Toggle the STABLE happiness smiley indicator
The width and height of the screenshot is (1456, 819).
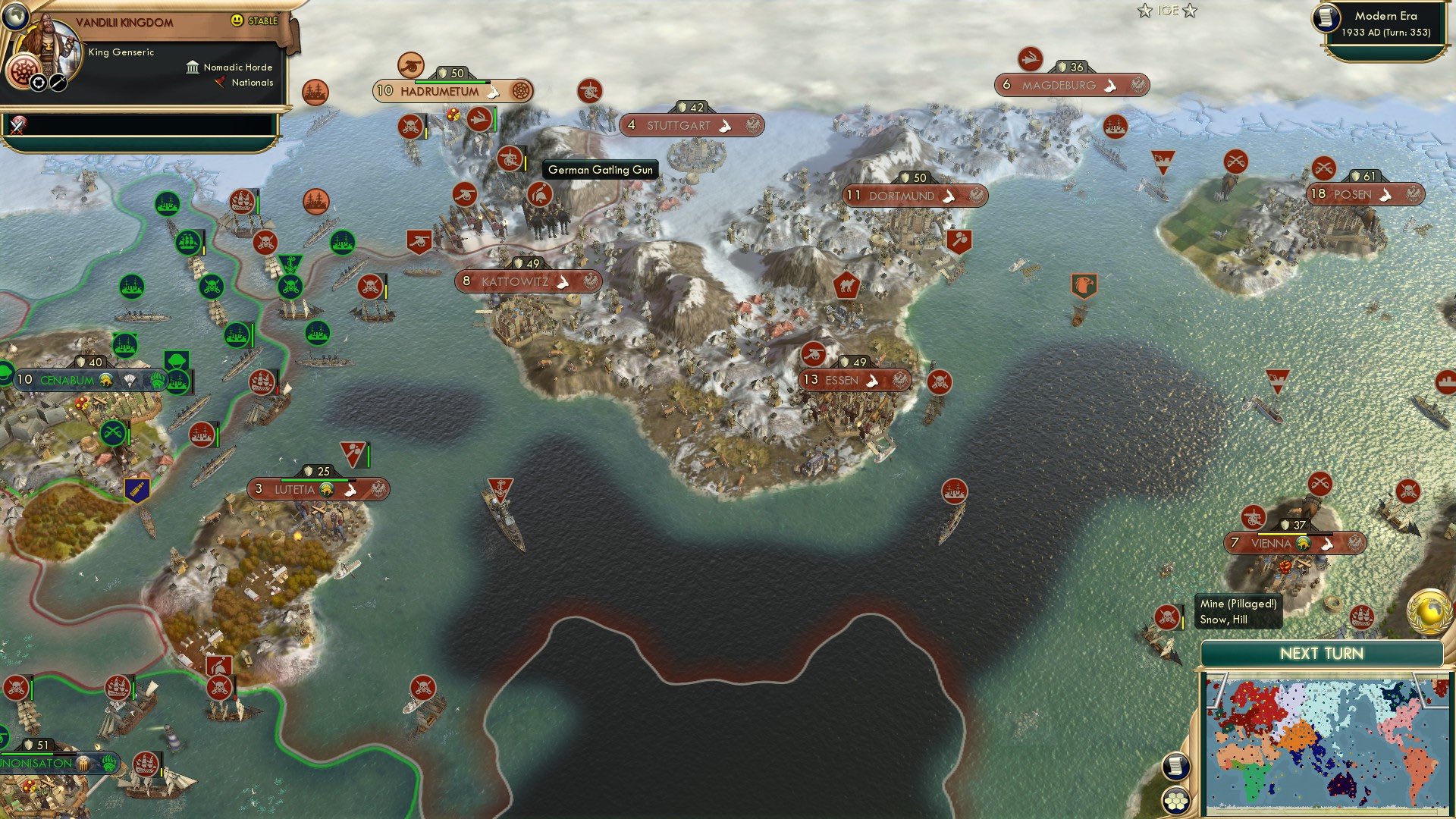tap(237, 21)
